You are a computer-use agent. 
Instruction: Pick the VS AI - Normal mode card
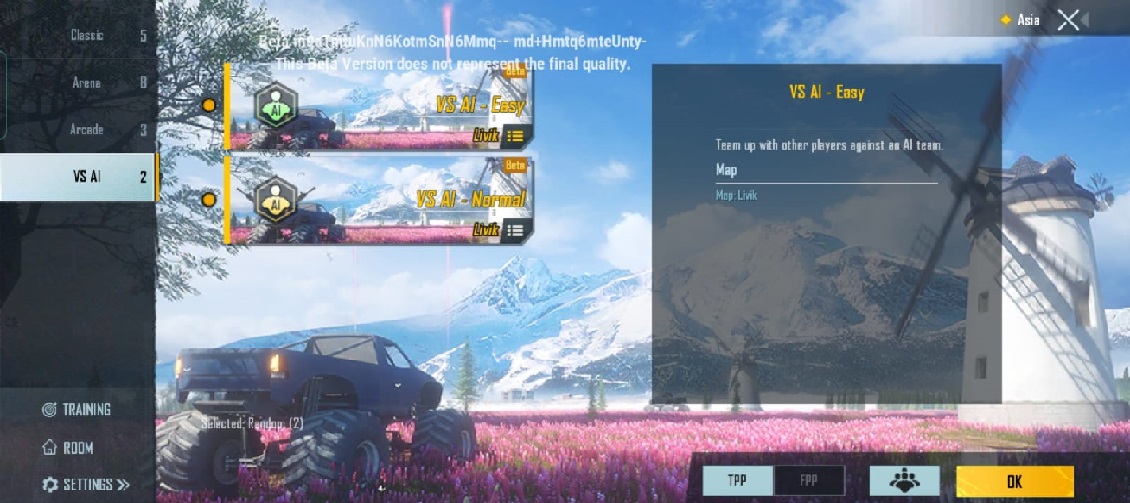(378, 199)
